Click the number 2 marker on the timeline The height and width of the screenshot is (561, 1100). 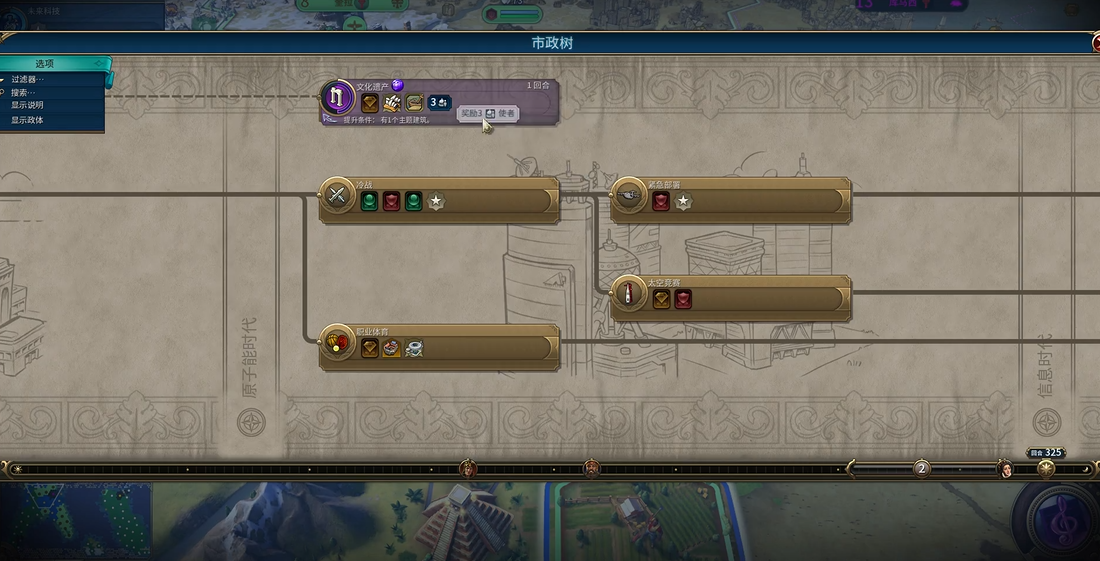click(922, 468)
